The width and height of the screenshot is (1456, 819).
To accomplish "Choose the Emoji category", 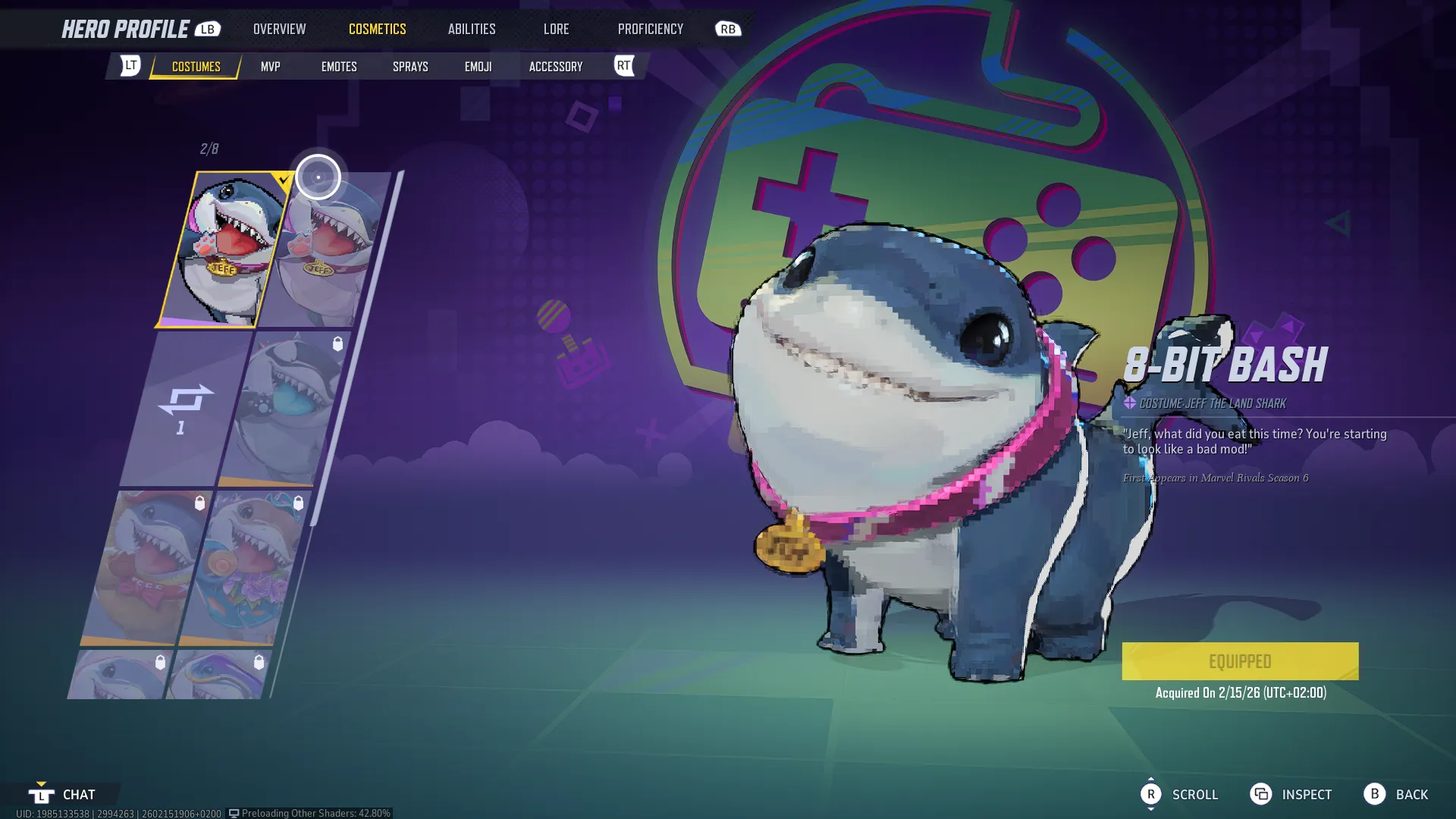I will coord(478,67).
